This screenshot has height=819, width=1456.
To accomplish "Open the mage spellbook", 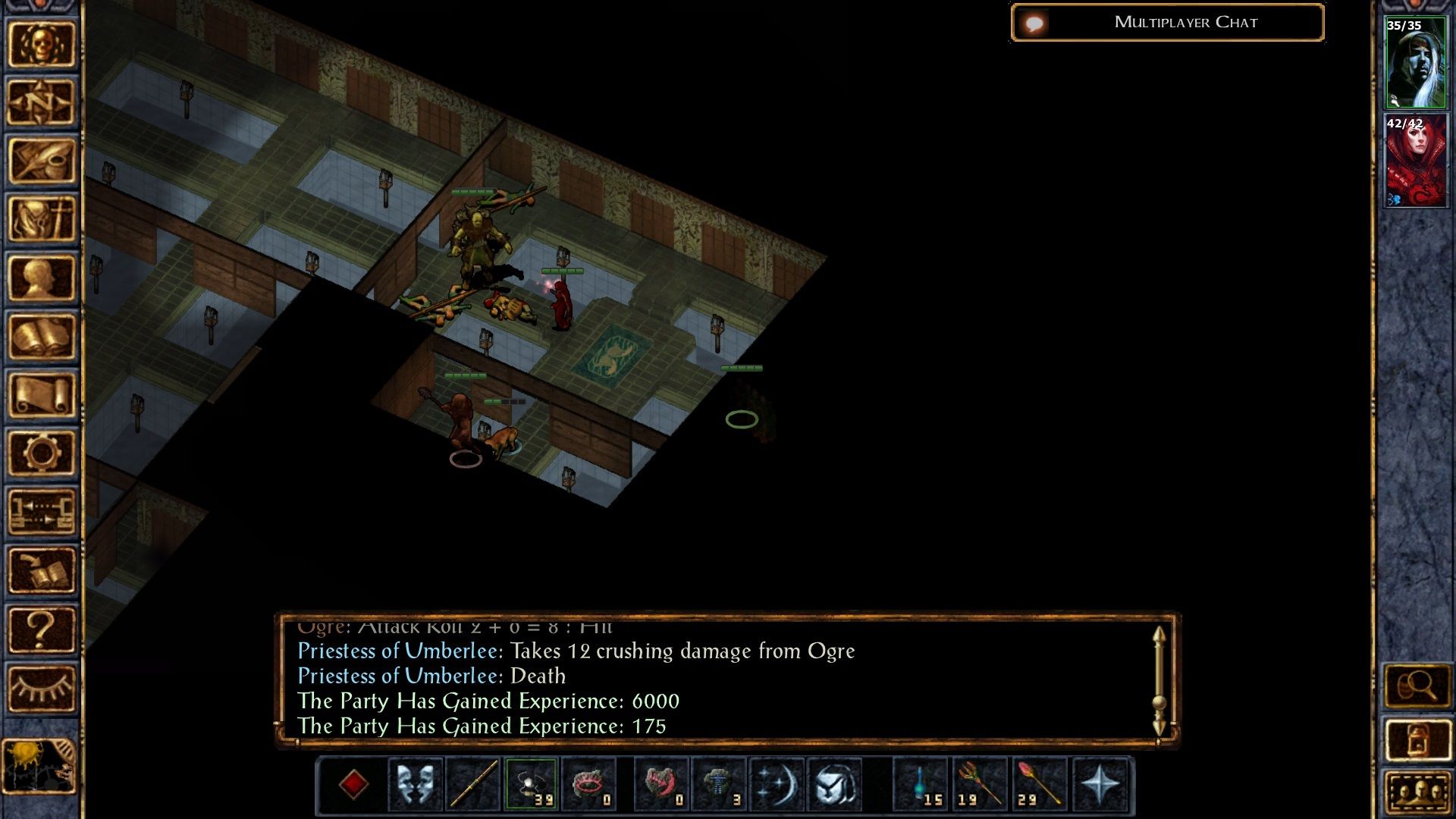I will [x=42, y=337].
